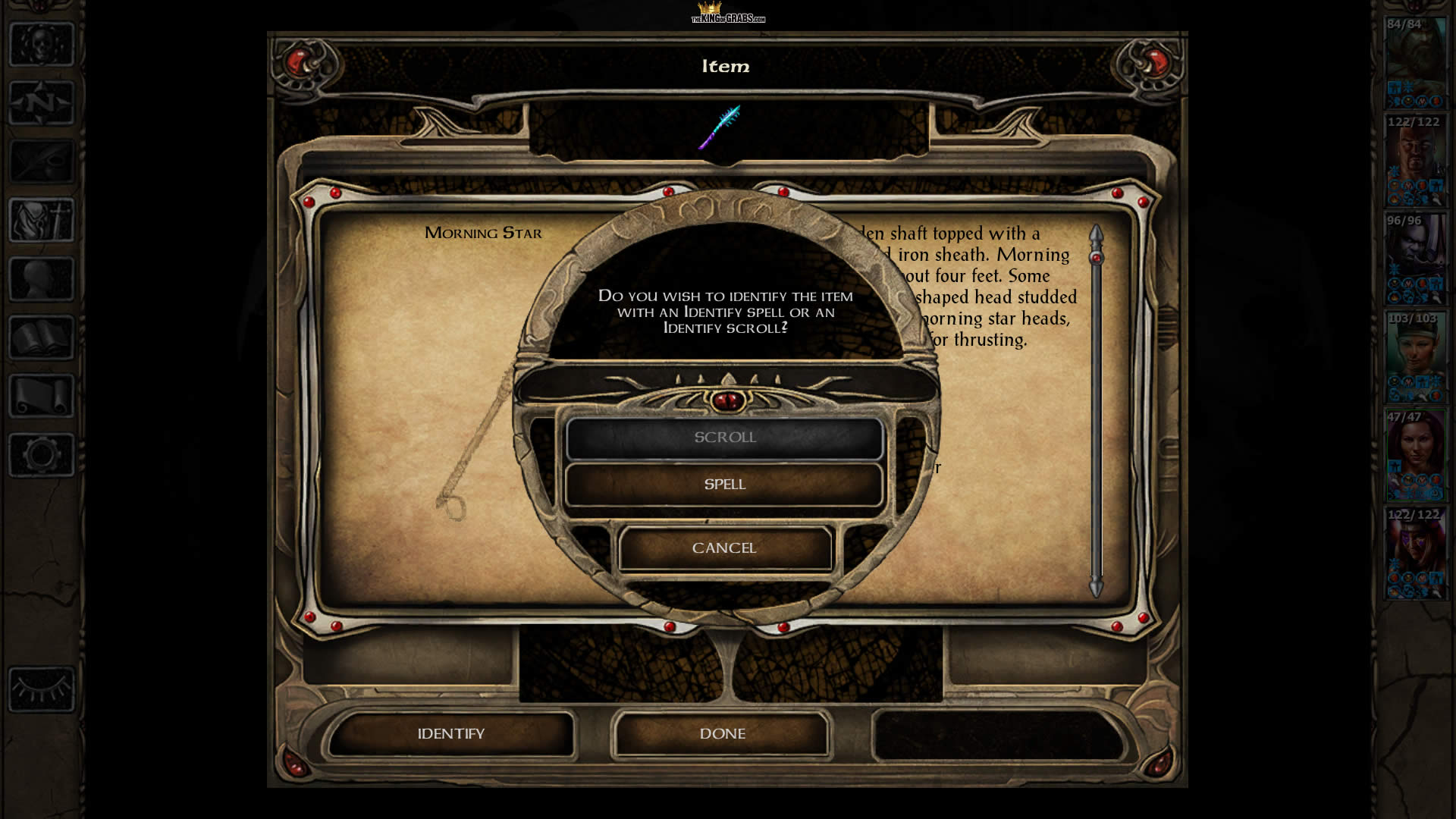This screenshot has height=819, width=1456.
Task: Click the skull icon in the sidebar
Action: click(x=42, y=44)
